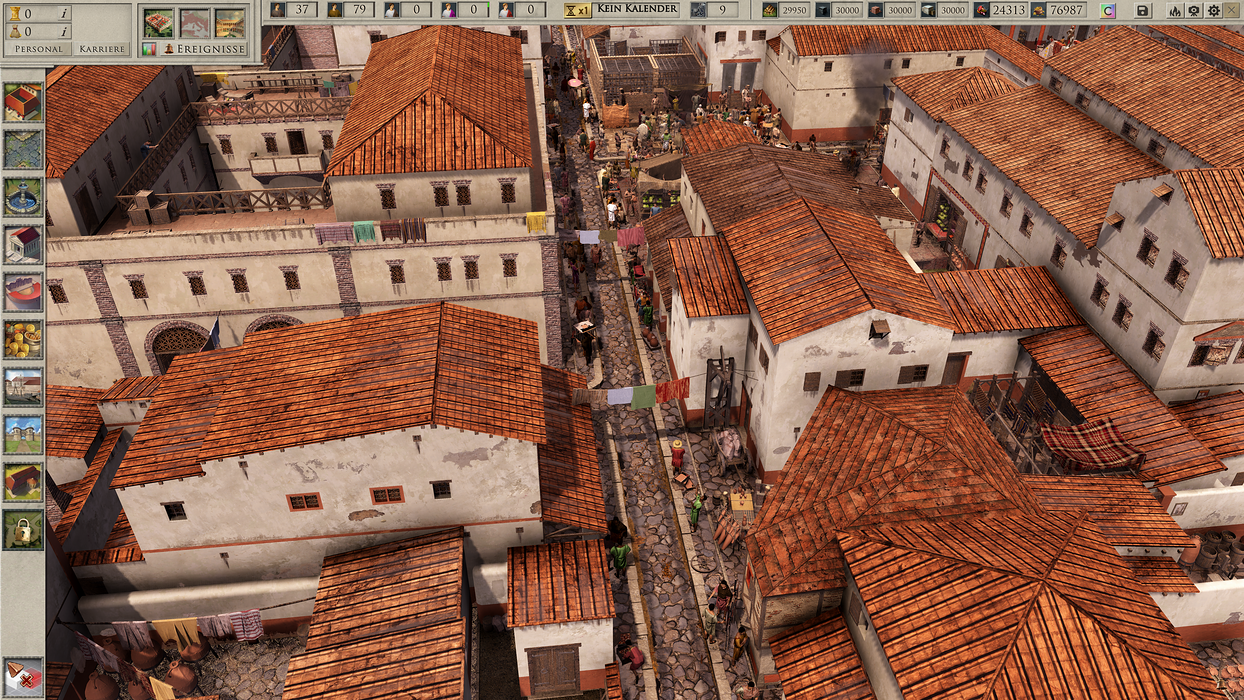This screenshot has height=700, width=1244.
Task: Open the Kein Kalender calendar button
Action: (637, 10)
